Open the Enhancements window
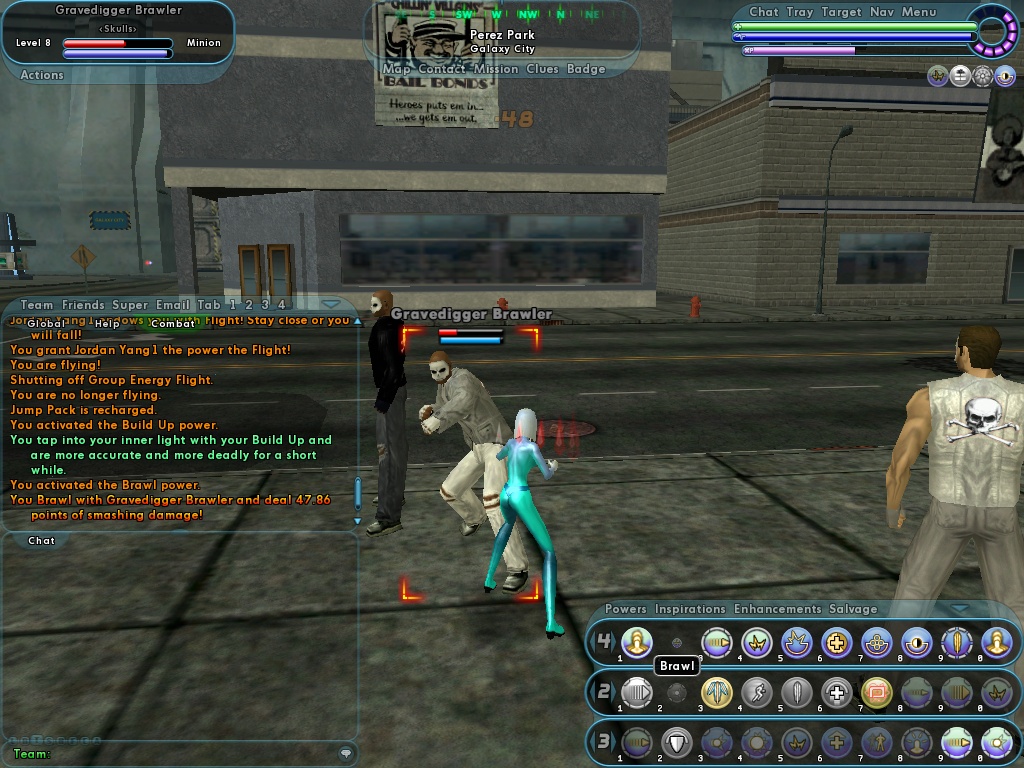The height and width of the screenshot is (768, 1024). [x=777, y=609]
